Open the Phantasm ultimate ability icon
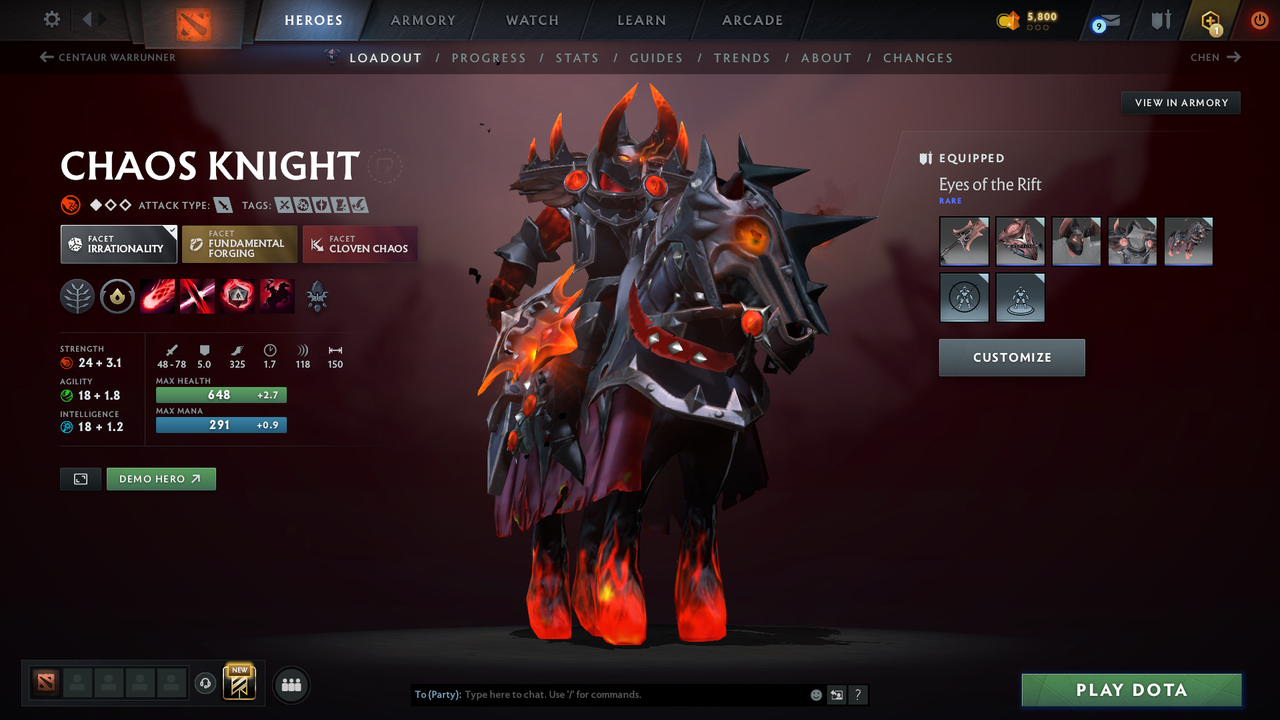Image resolution: width=1280 pixels, height=720 pixels. click(276, 296)
